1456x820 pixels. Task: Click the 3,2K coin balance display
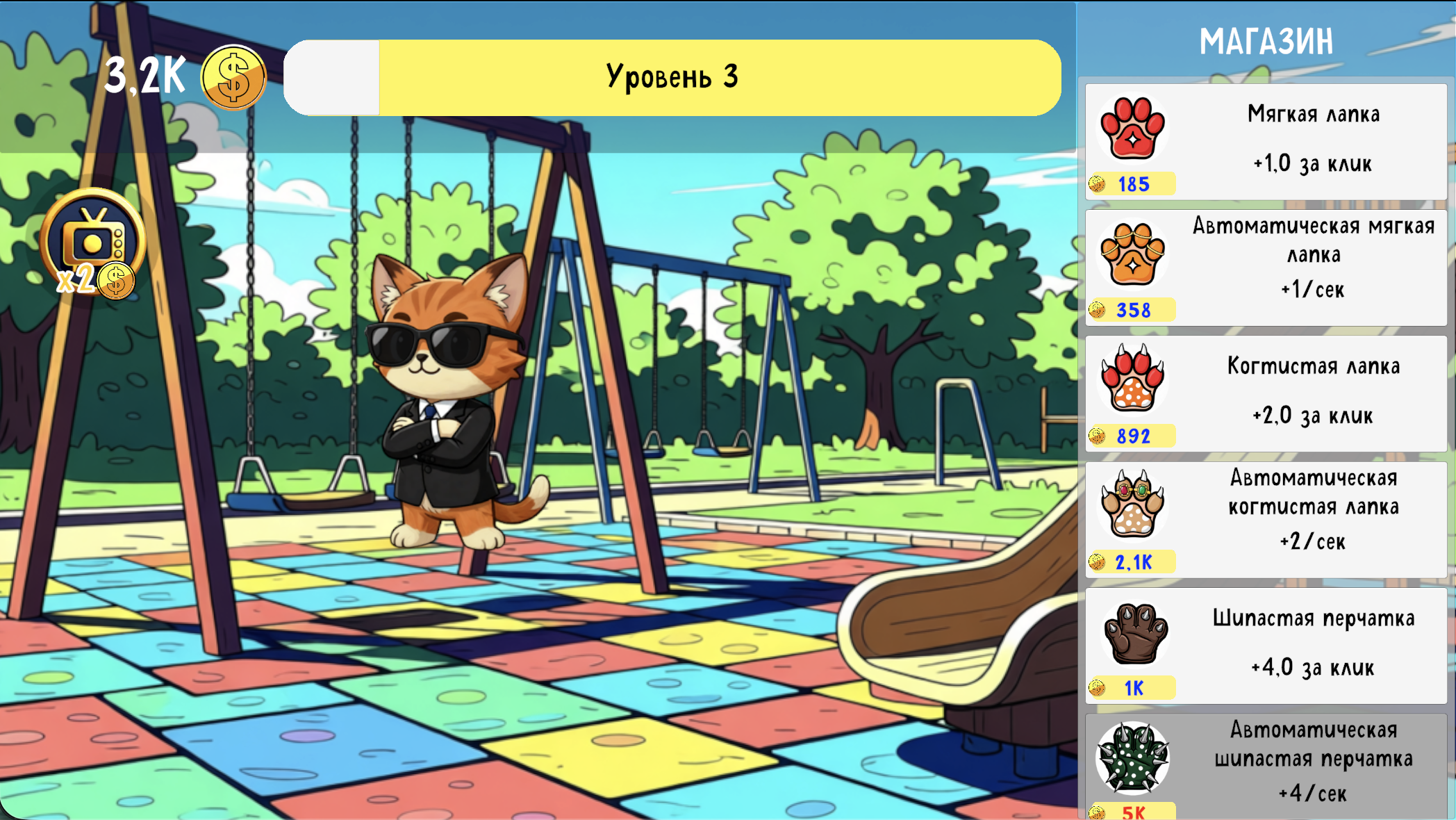pos(144,76)
